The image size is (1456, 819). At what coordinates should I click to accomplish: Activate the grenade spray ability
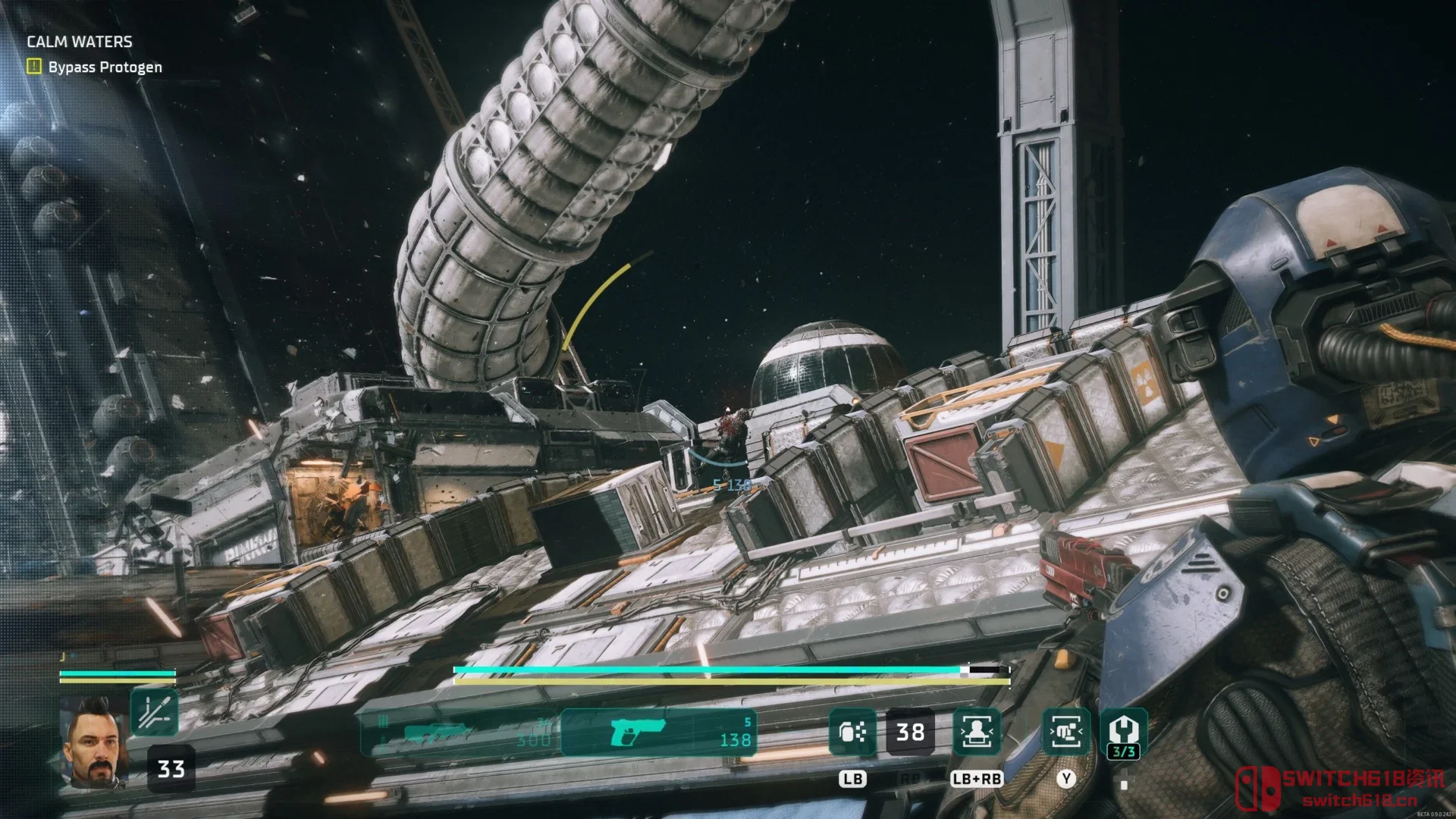(x=852, y=732)
